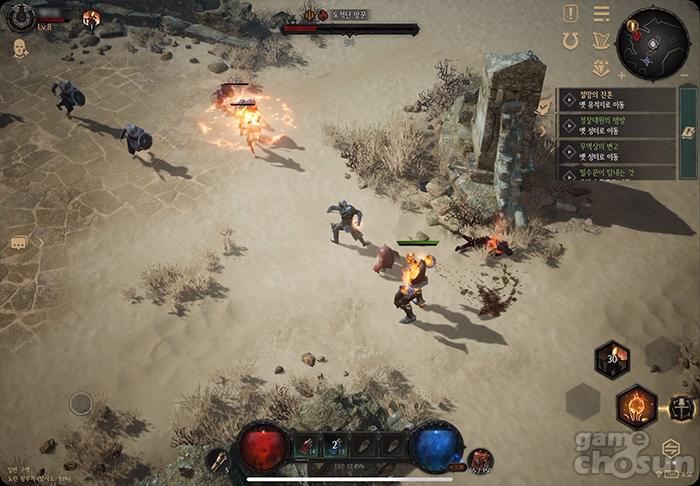
Task: Open the chat speech bubble icon
Action: click(x=19, y=243)
